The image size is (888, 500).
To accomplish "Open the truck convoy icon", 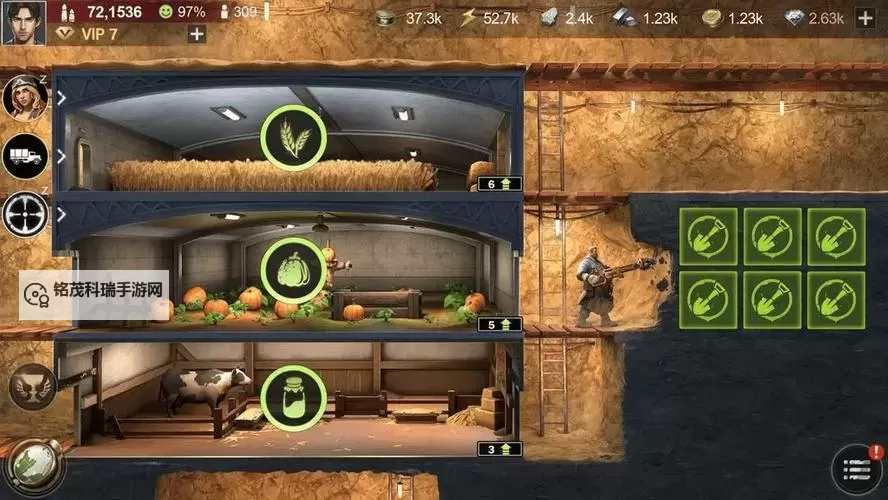I will (x=25, y=155).
